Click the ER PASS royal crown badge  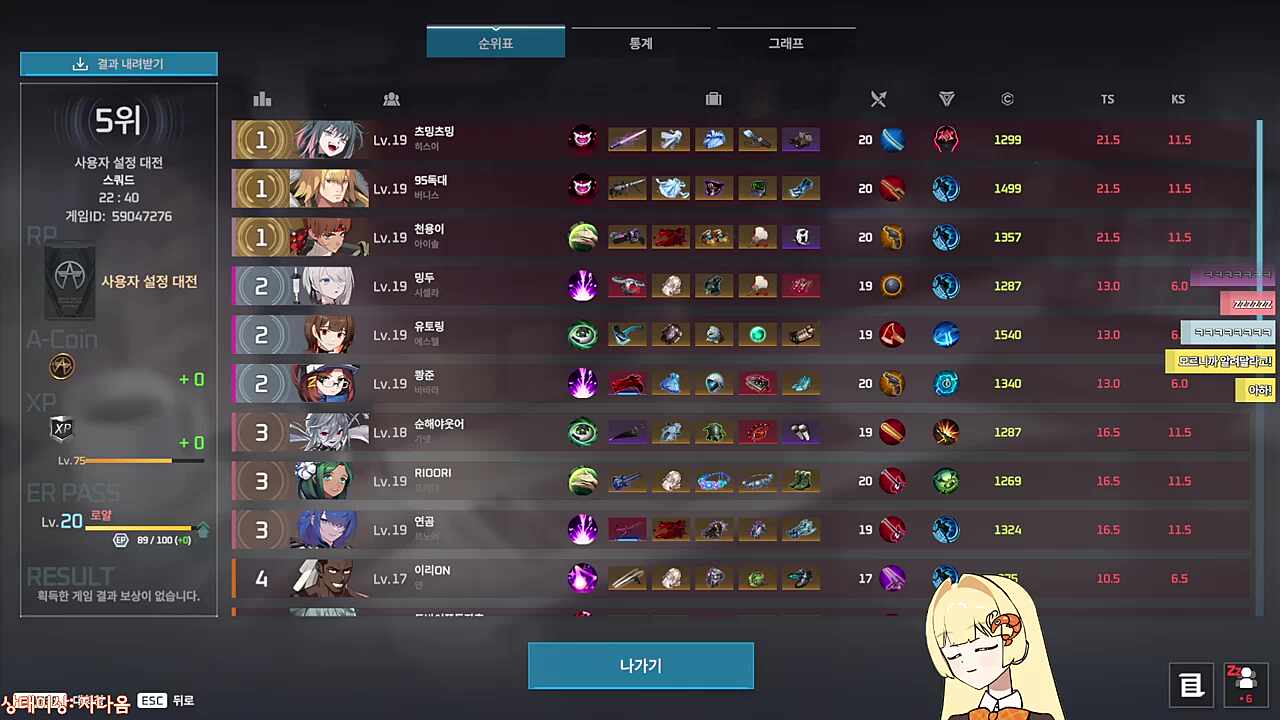pos(100,514)
